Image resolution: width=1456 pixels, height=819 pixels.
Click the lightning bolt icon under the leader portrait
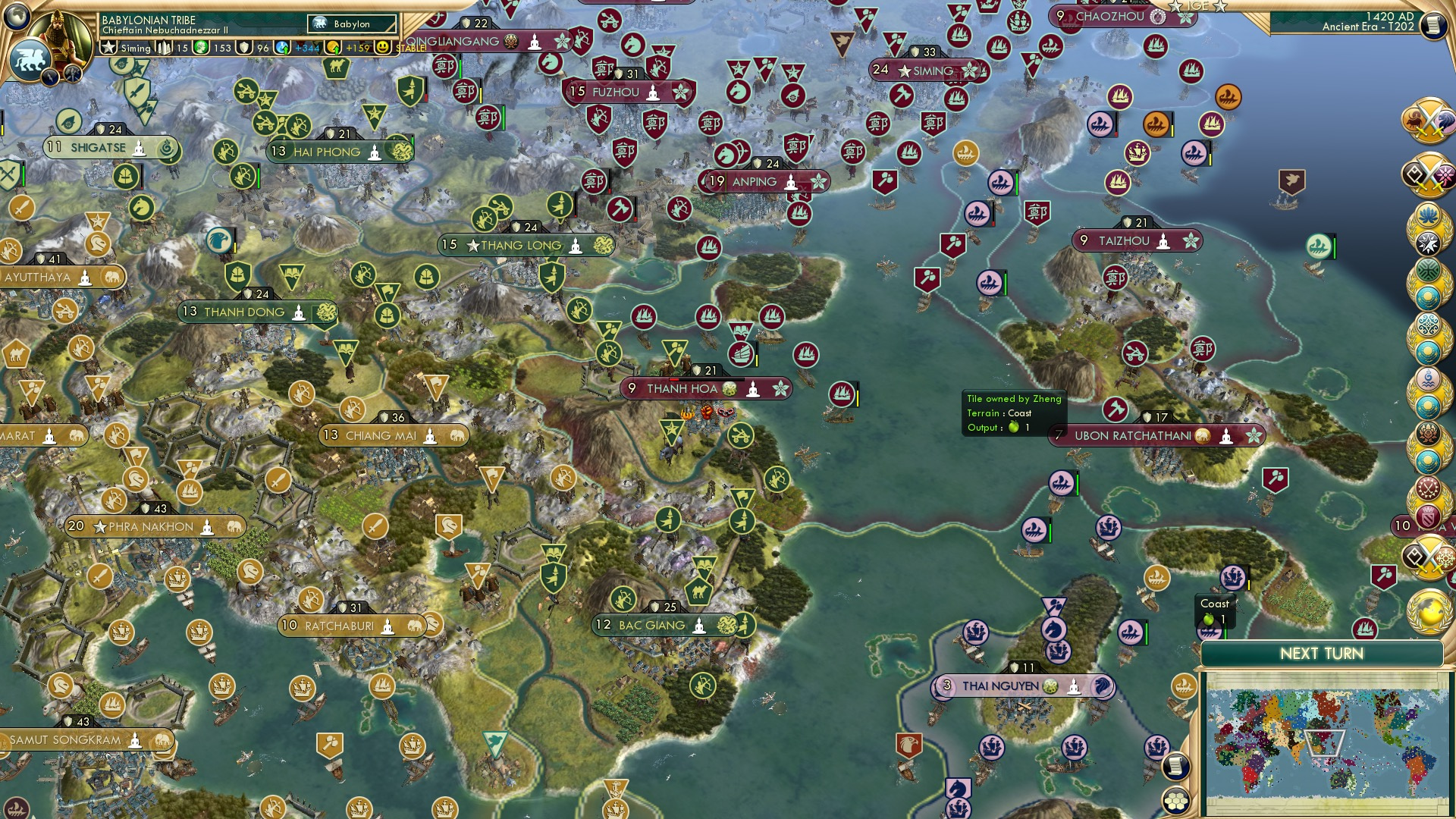tap(50, 76)
